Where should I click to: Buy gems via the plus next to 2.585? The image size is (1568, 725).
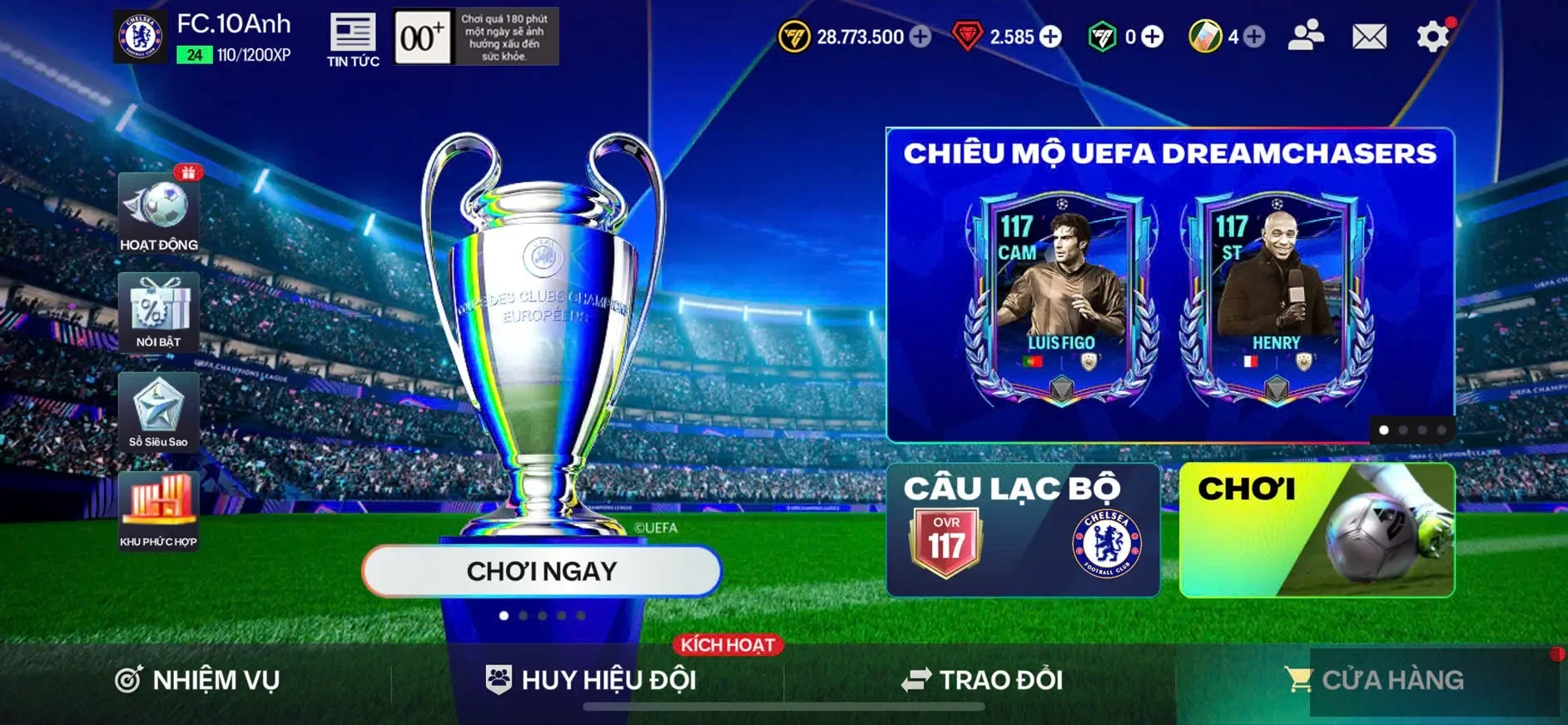[1052, 37]
